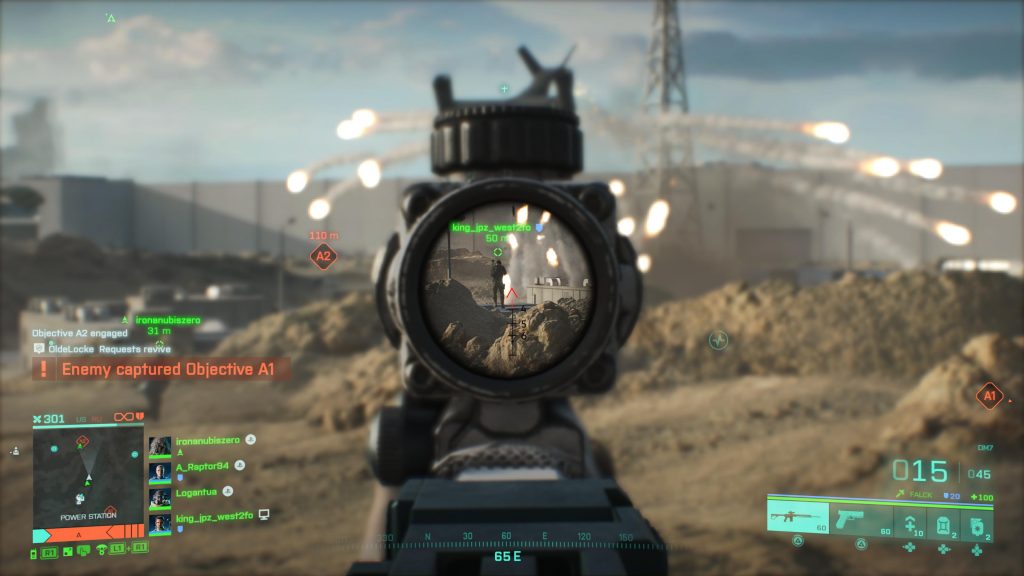Select squadmate Logantua in squad list
The width and height of the screenshot is (1024, 576).
click(196, 491)
